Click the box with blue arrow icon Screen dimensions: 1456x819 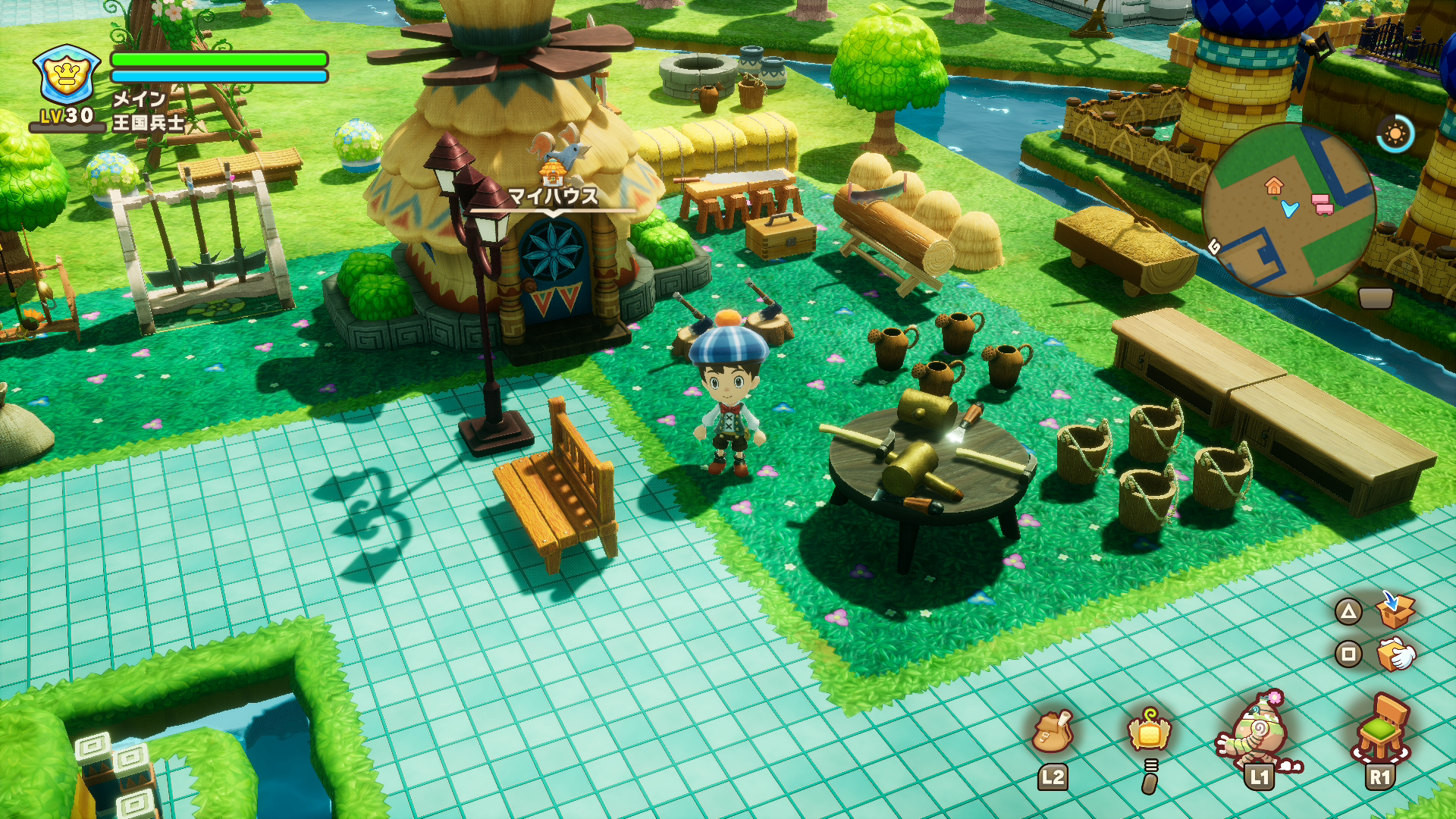[1394, 610]
